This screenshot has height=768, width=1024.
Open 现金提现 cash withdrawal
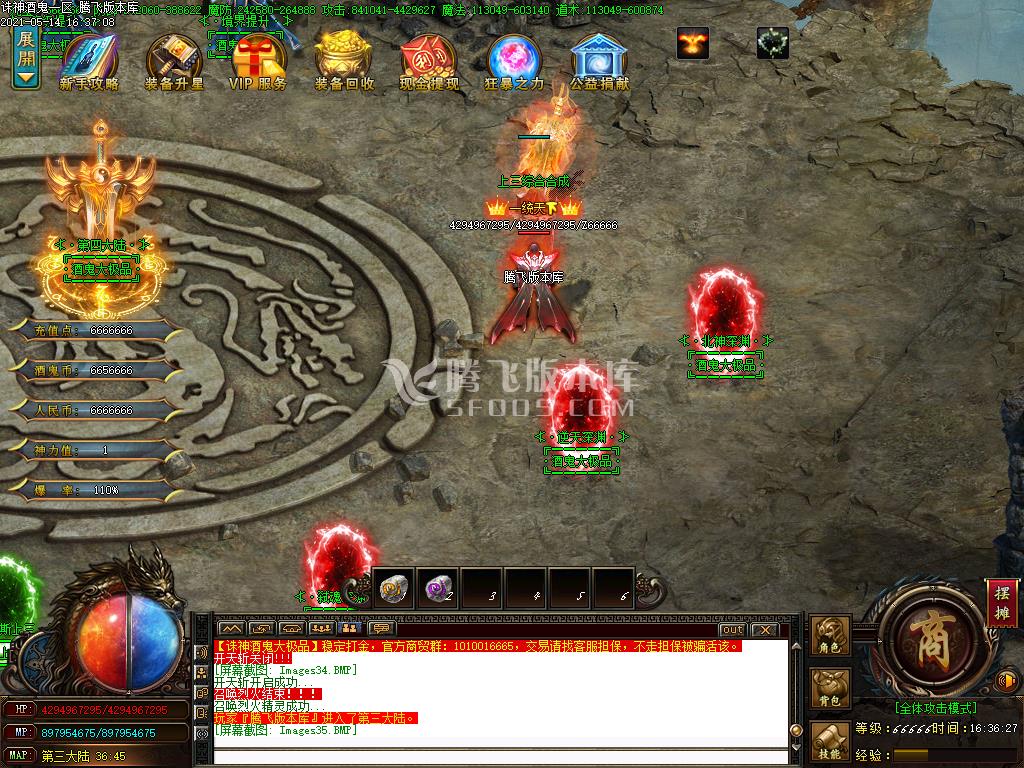[429, 62]
